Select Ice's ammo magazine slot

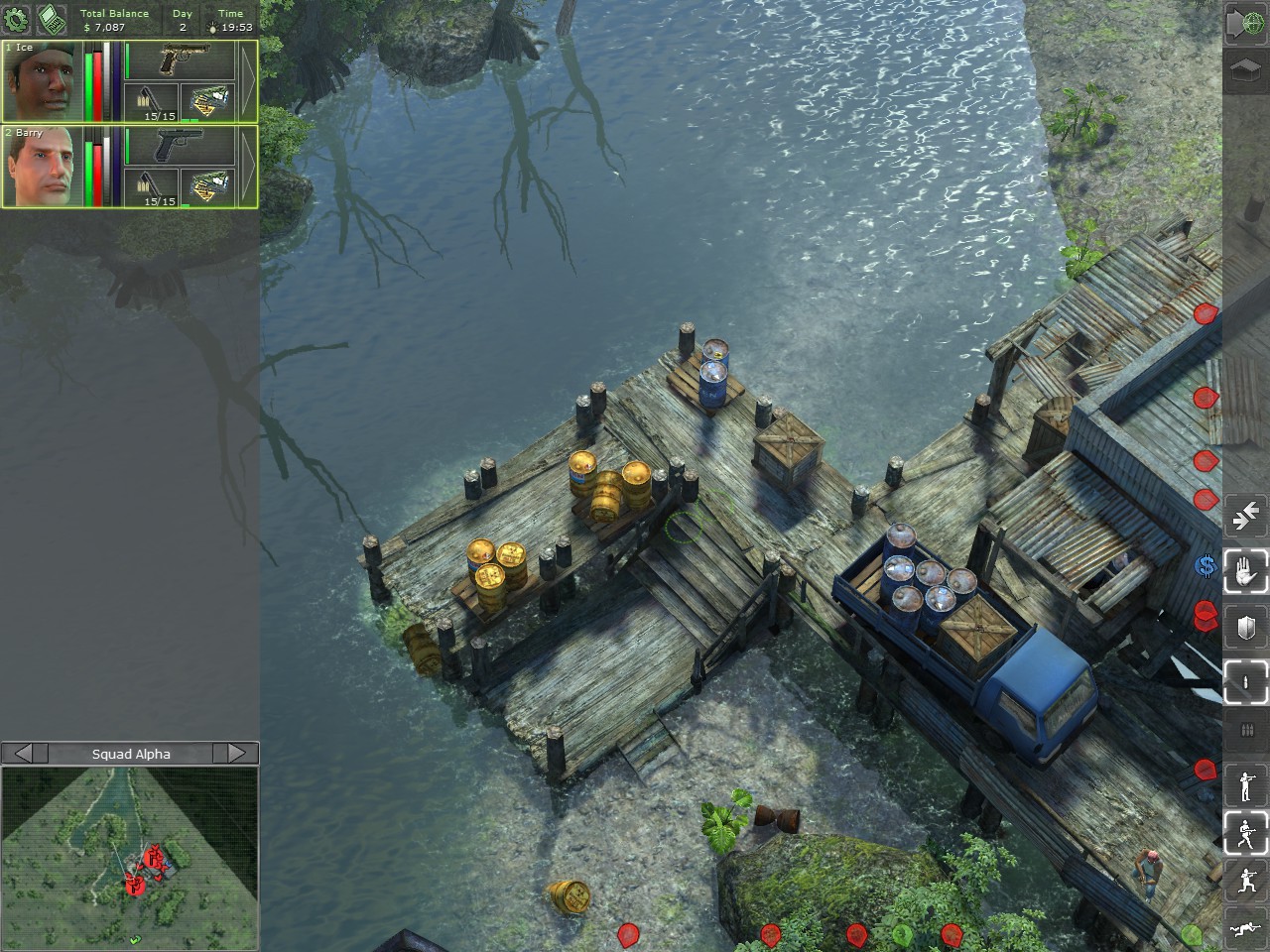tap(152, 102)
